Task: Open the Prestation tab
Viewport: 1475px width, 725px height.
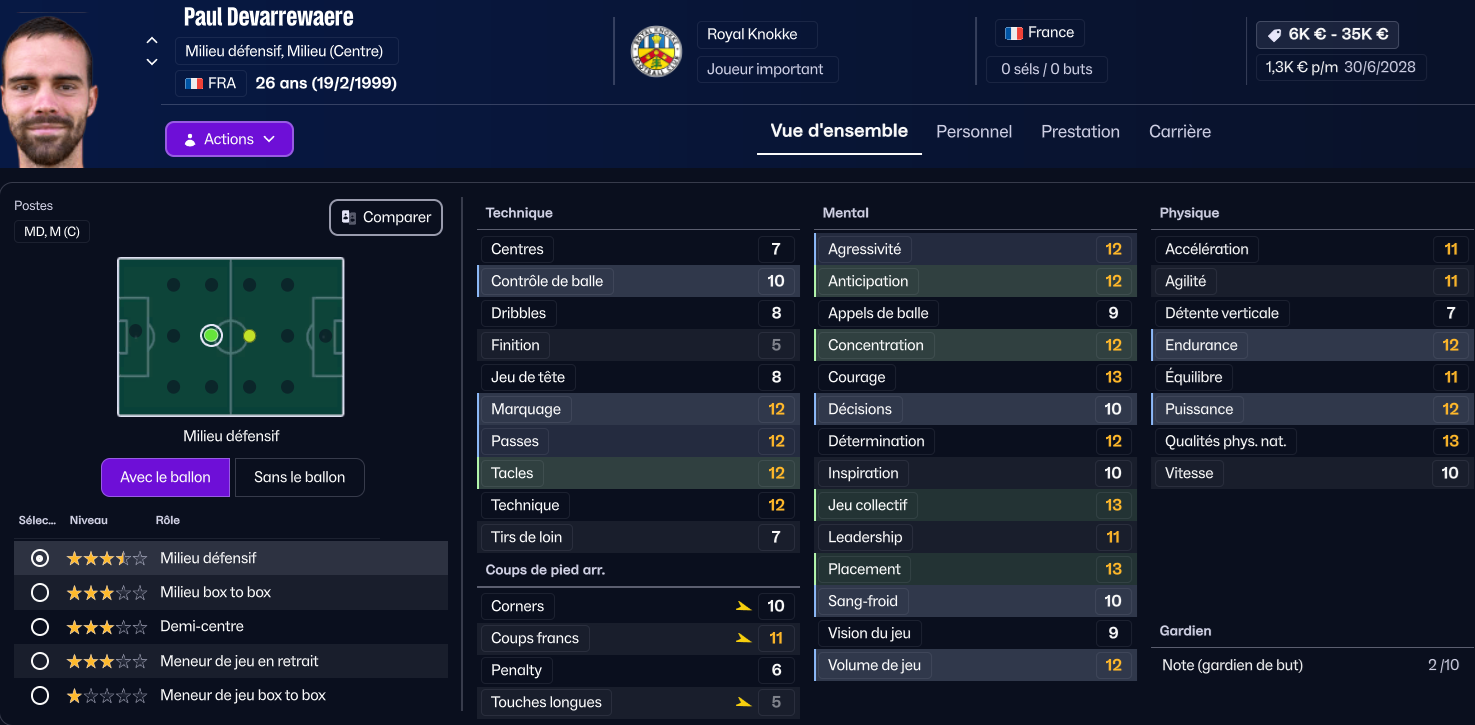Action: [x=1080, y=132]
